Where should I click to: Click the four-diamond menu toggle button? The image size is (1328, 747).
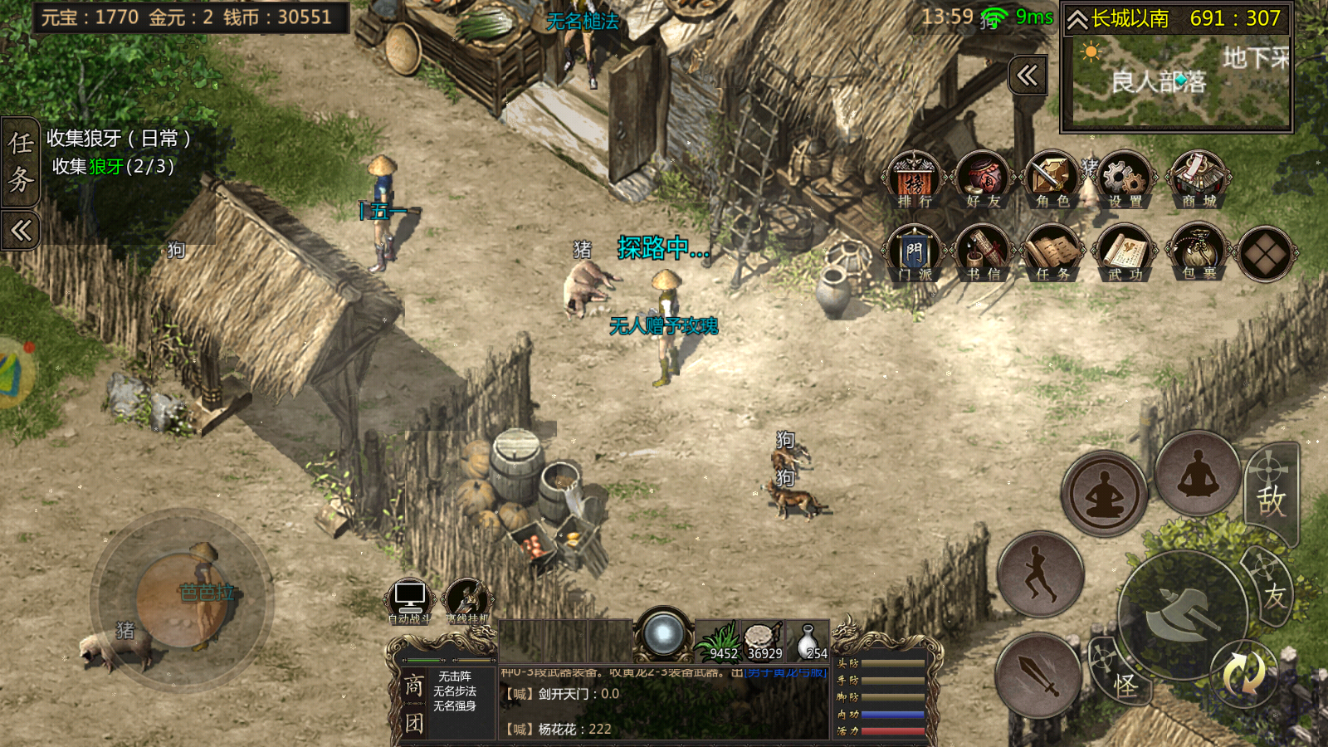click(x=1266, y=254)
